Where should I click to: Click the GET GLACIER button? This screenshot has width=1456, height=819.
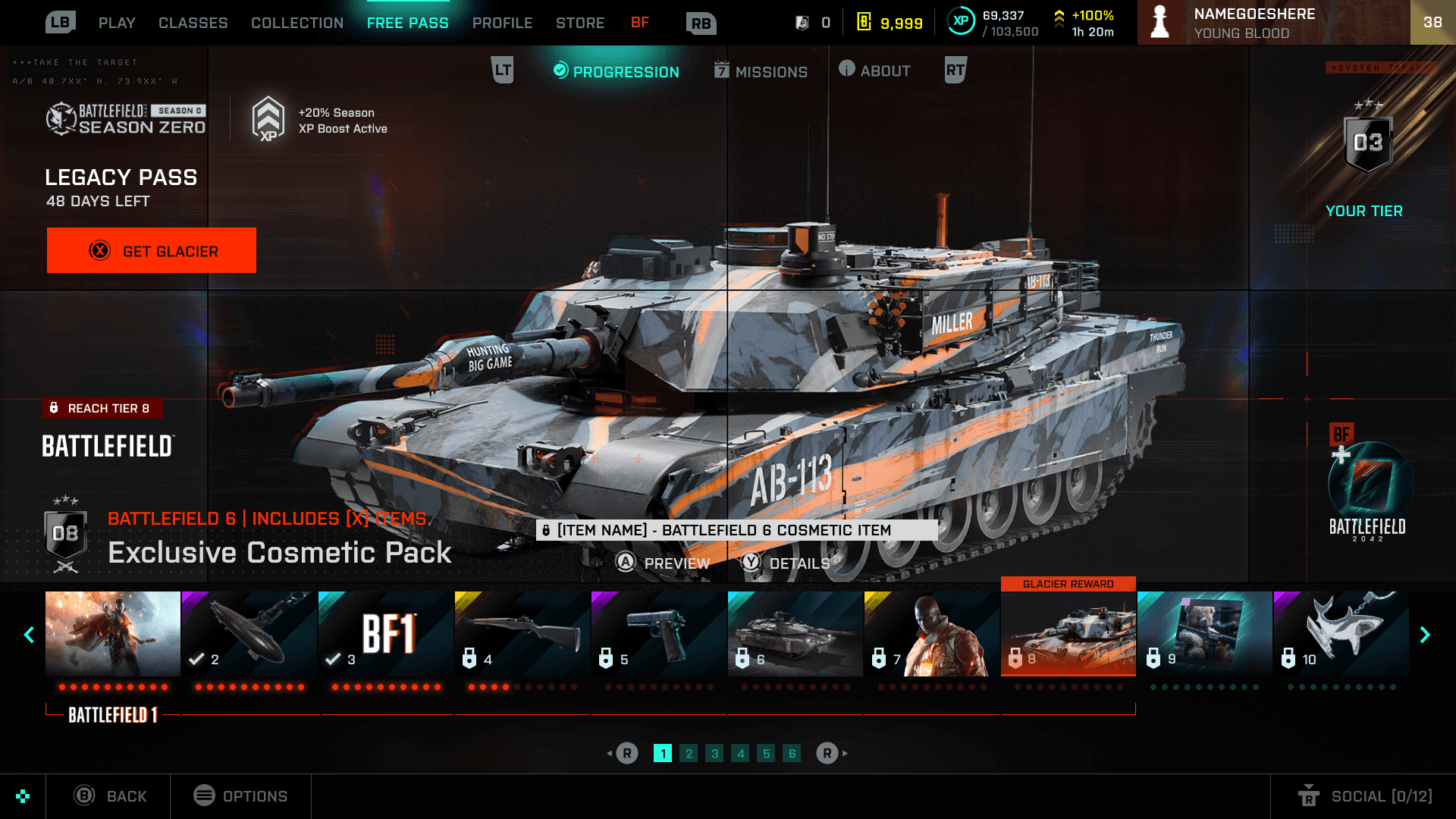[152, 250]
